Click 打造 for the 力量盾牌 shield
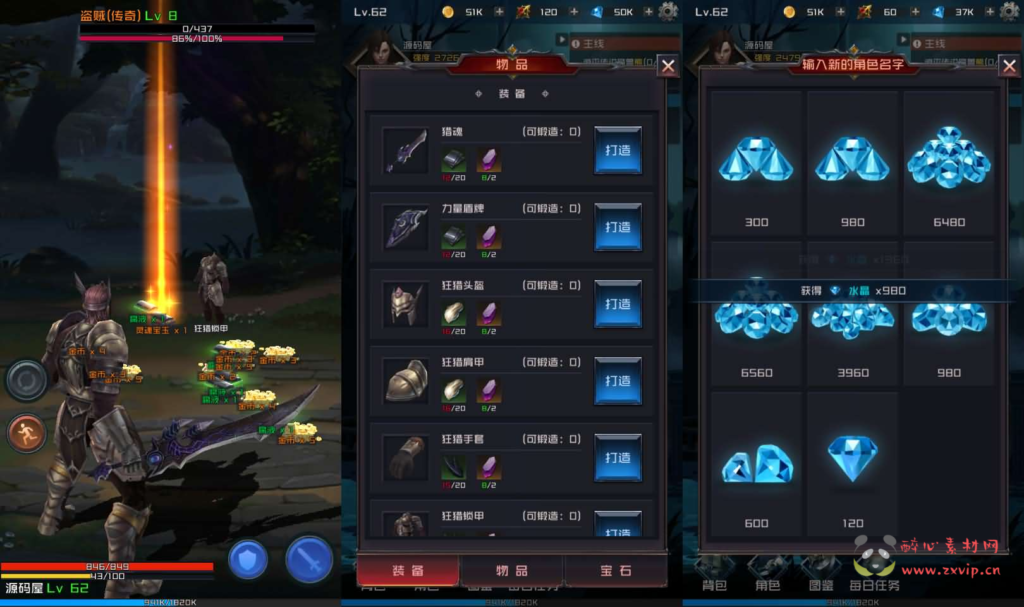The height and width of the screenshot is (607, 1024). pos(617,227)
